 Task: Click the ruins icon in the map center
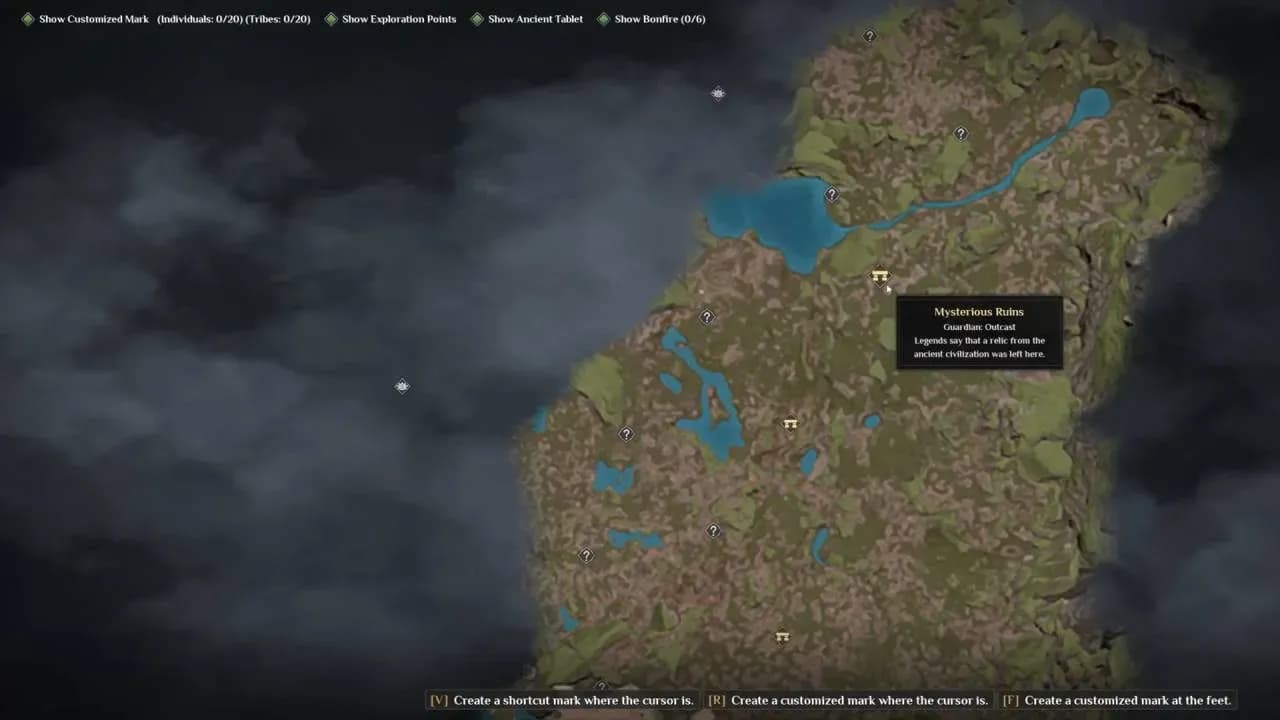790,423
